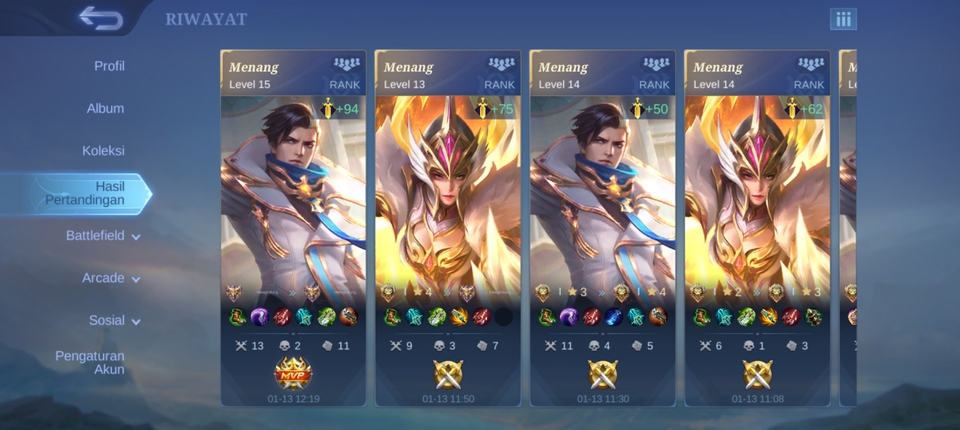Expand the Battlefield section
Image resolution: width=960 pixels, height=430 pixels.
[x=102, y=236]
